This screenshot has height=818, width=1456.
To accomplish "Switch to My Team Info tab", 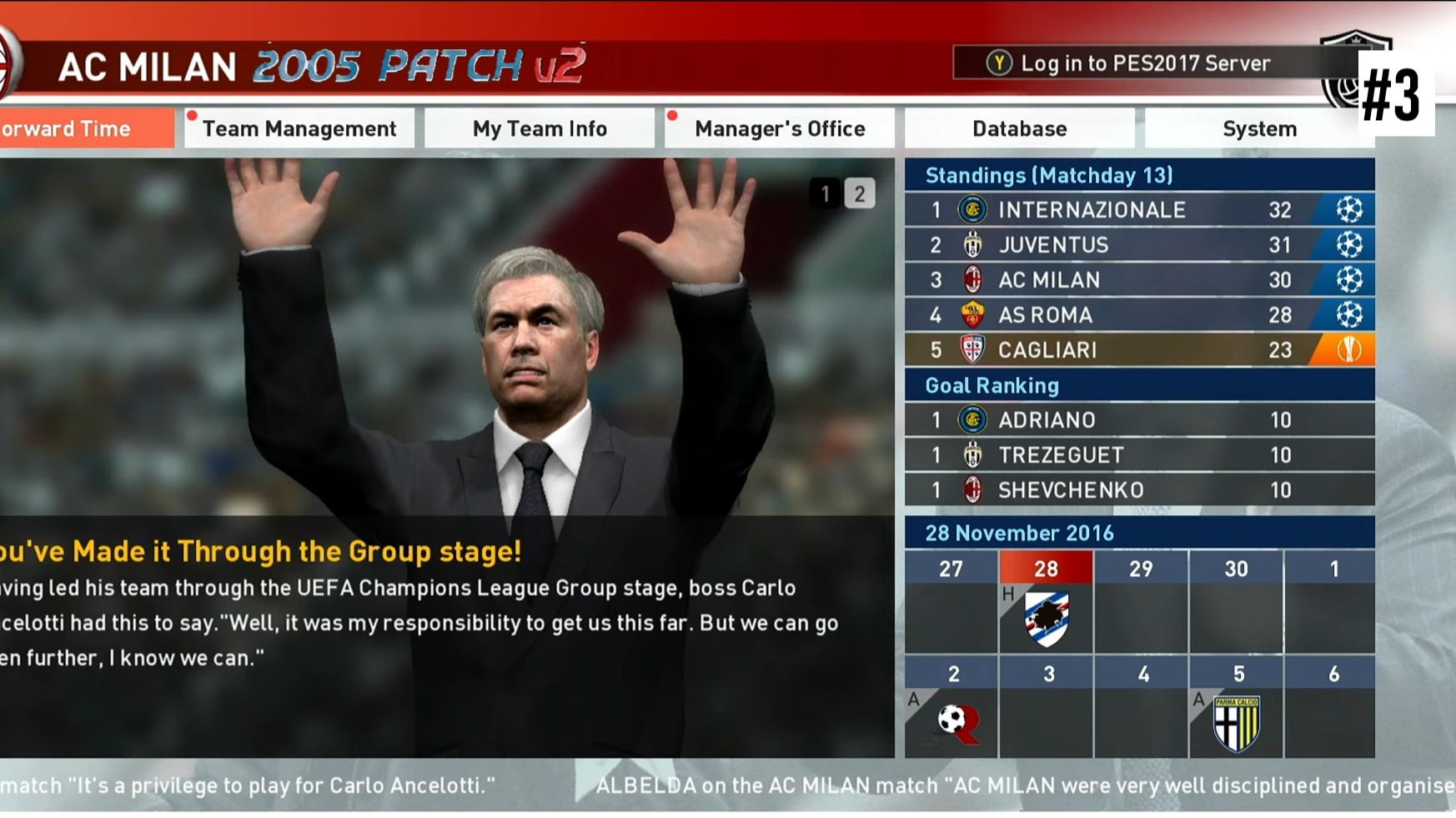I will (x=540, y=128).
